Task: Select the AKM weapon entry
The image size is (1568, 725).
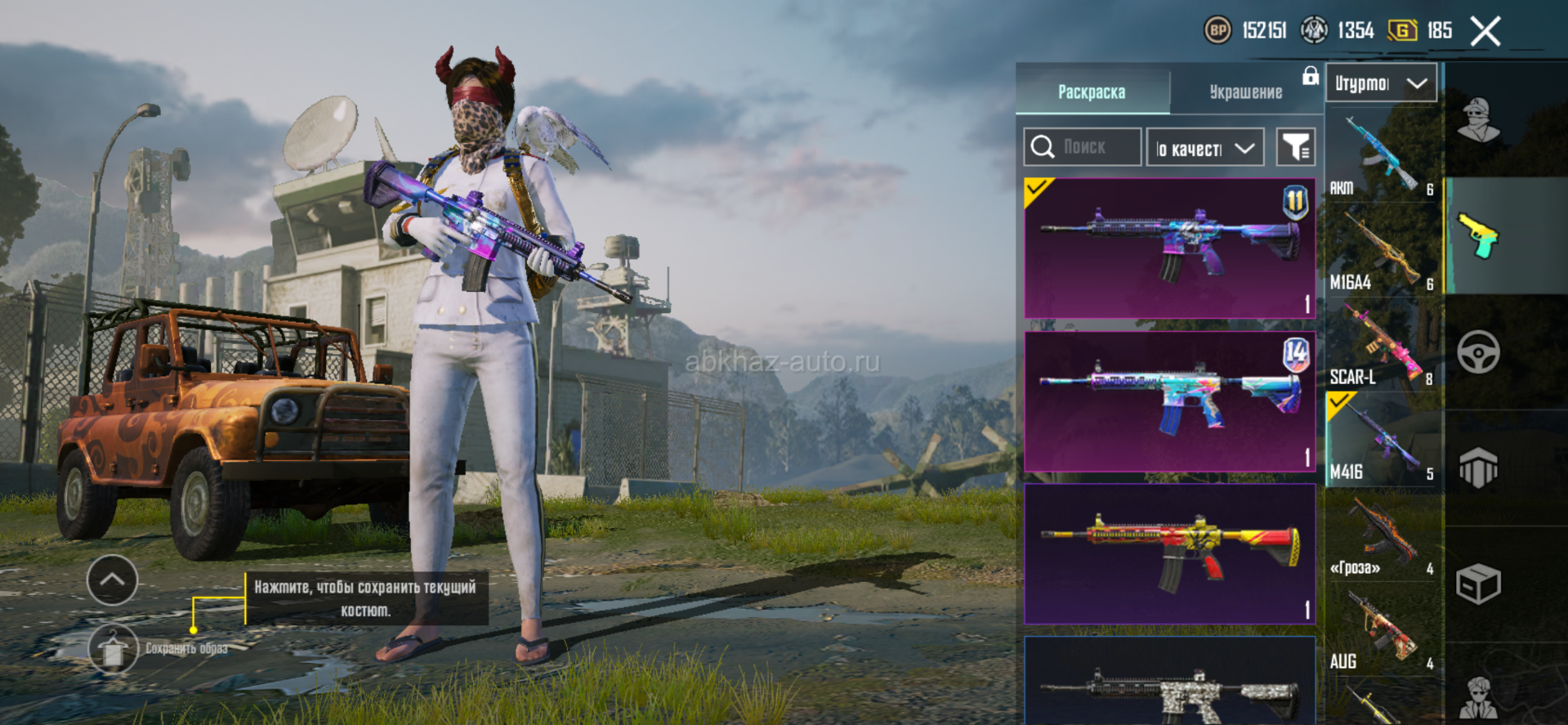Action: point(1383,157)
